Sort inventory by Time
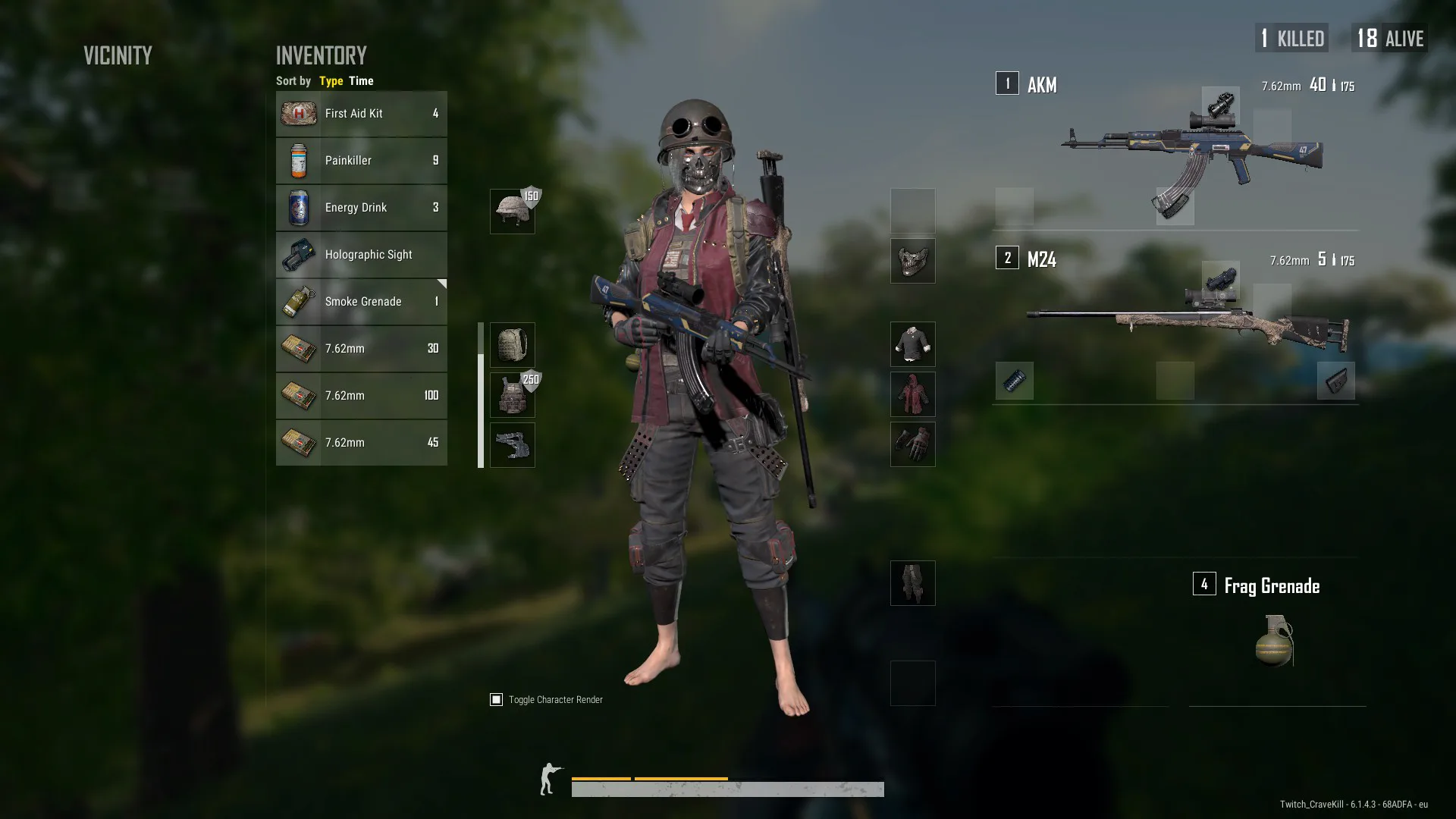 361,80
